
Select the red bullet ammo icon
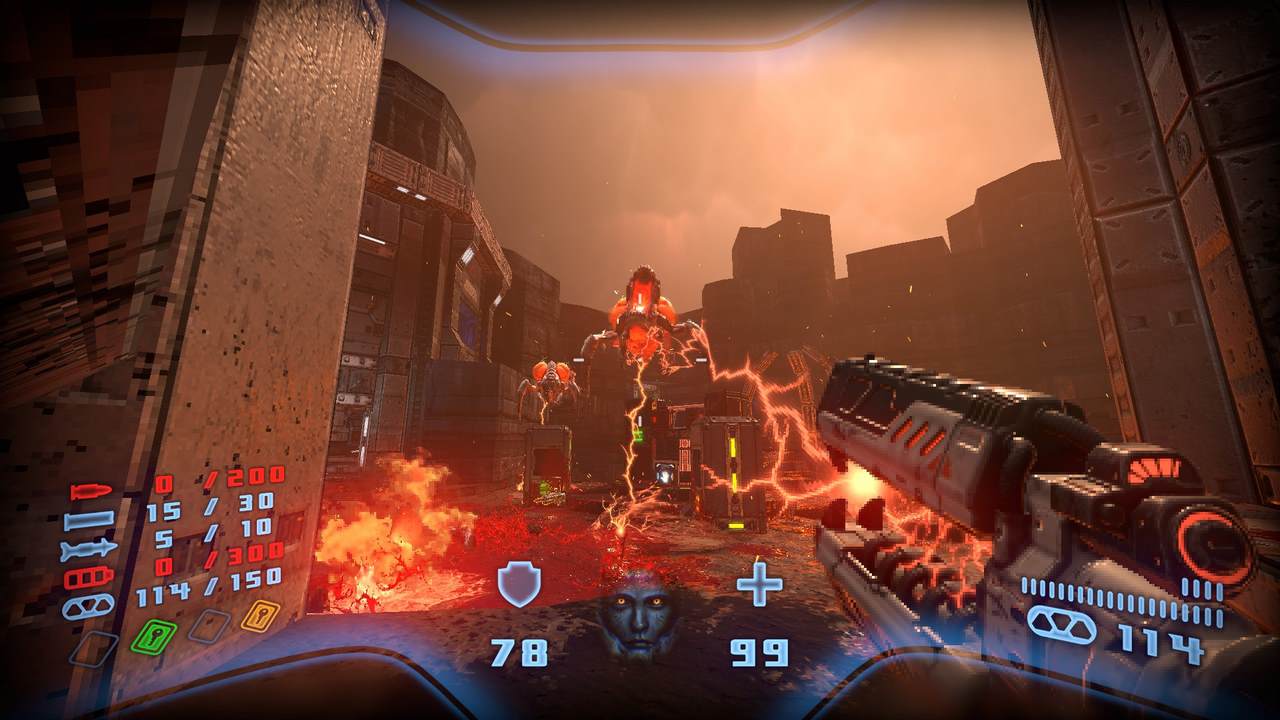point(91,493)
